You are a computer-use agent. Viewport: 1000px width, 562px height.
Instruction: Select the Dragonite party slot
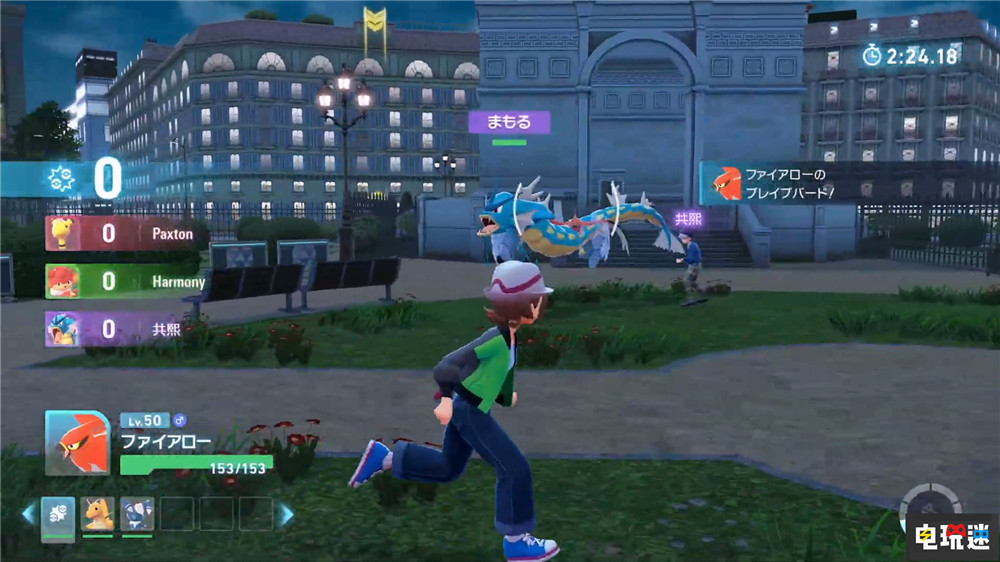97,514
